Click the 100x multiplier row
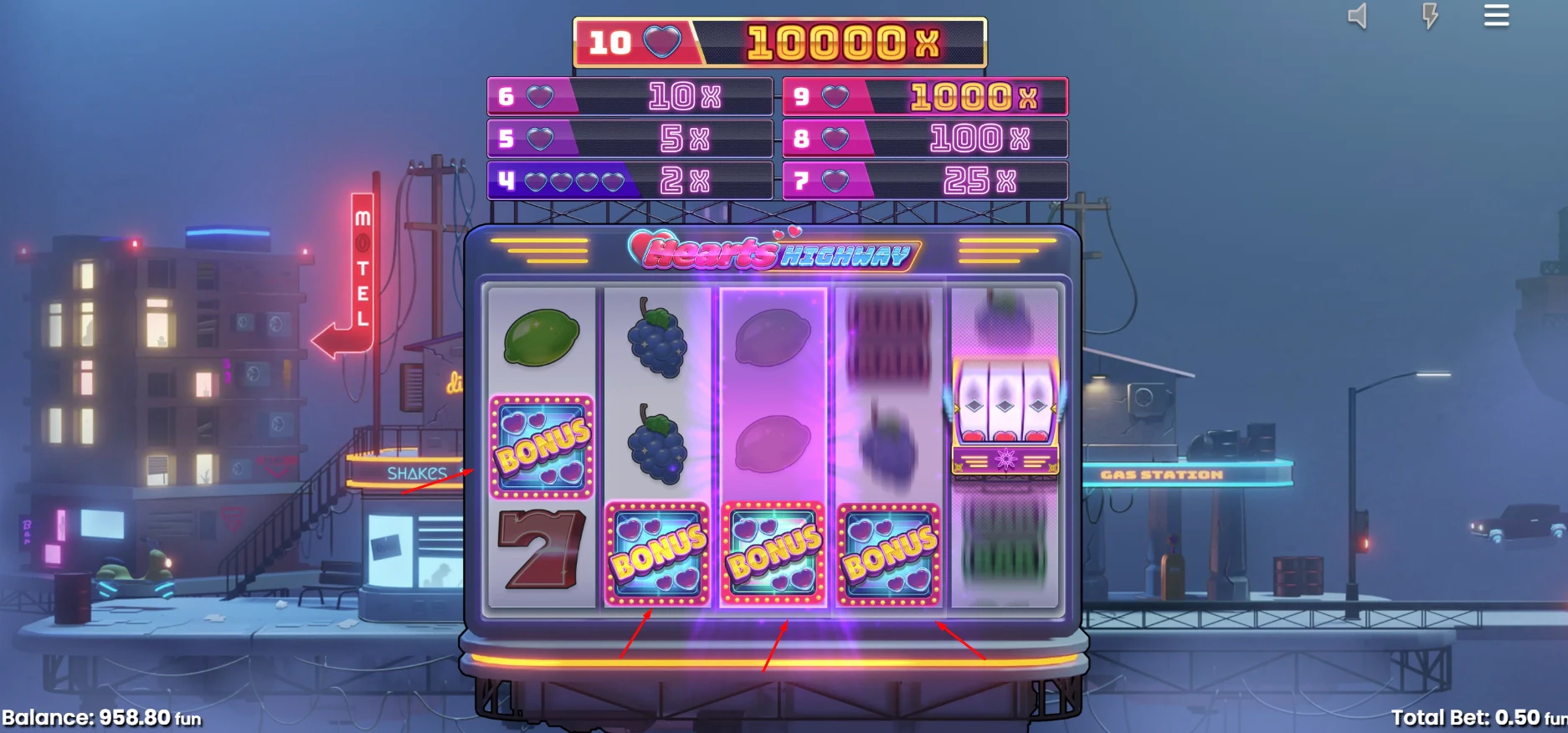Screen dimensions: 1568x733 (925, 138)
